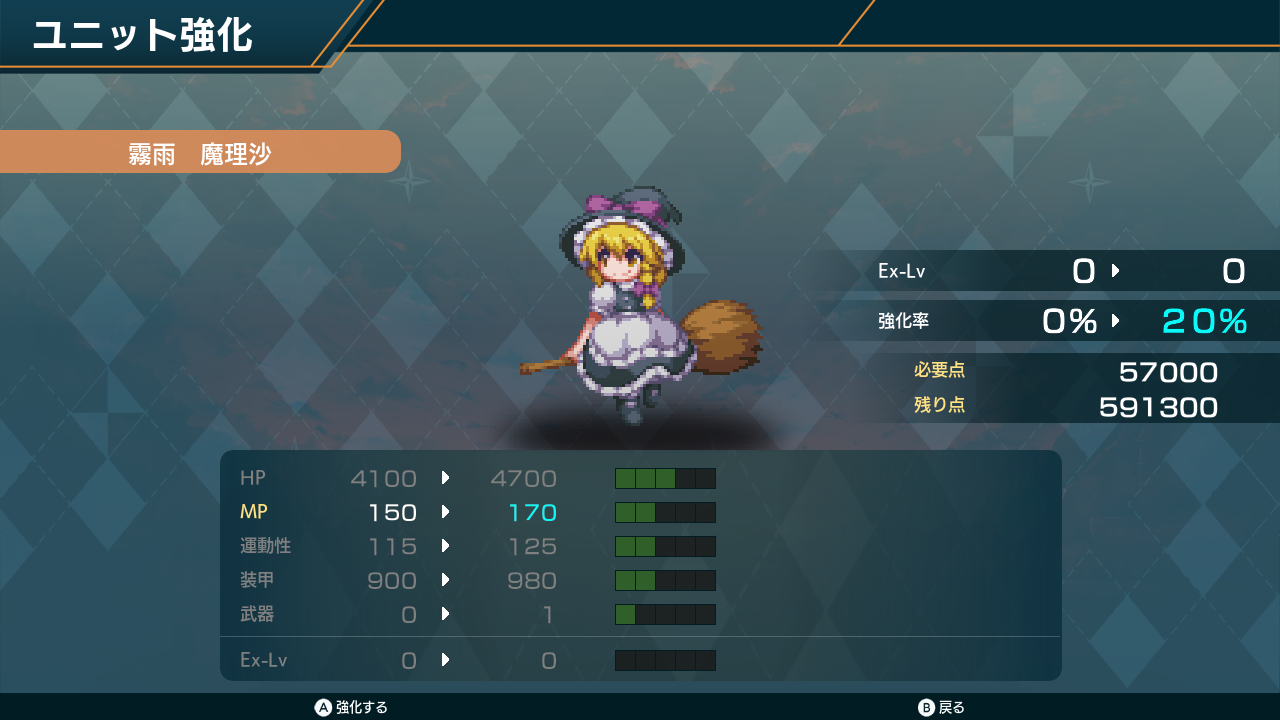Select the Ex-Lv row in the stat list
Viewport: 1280px width, 720px height.
click(477, 660)
